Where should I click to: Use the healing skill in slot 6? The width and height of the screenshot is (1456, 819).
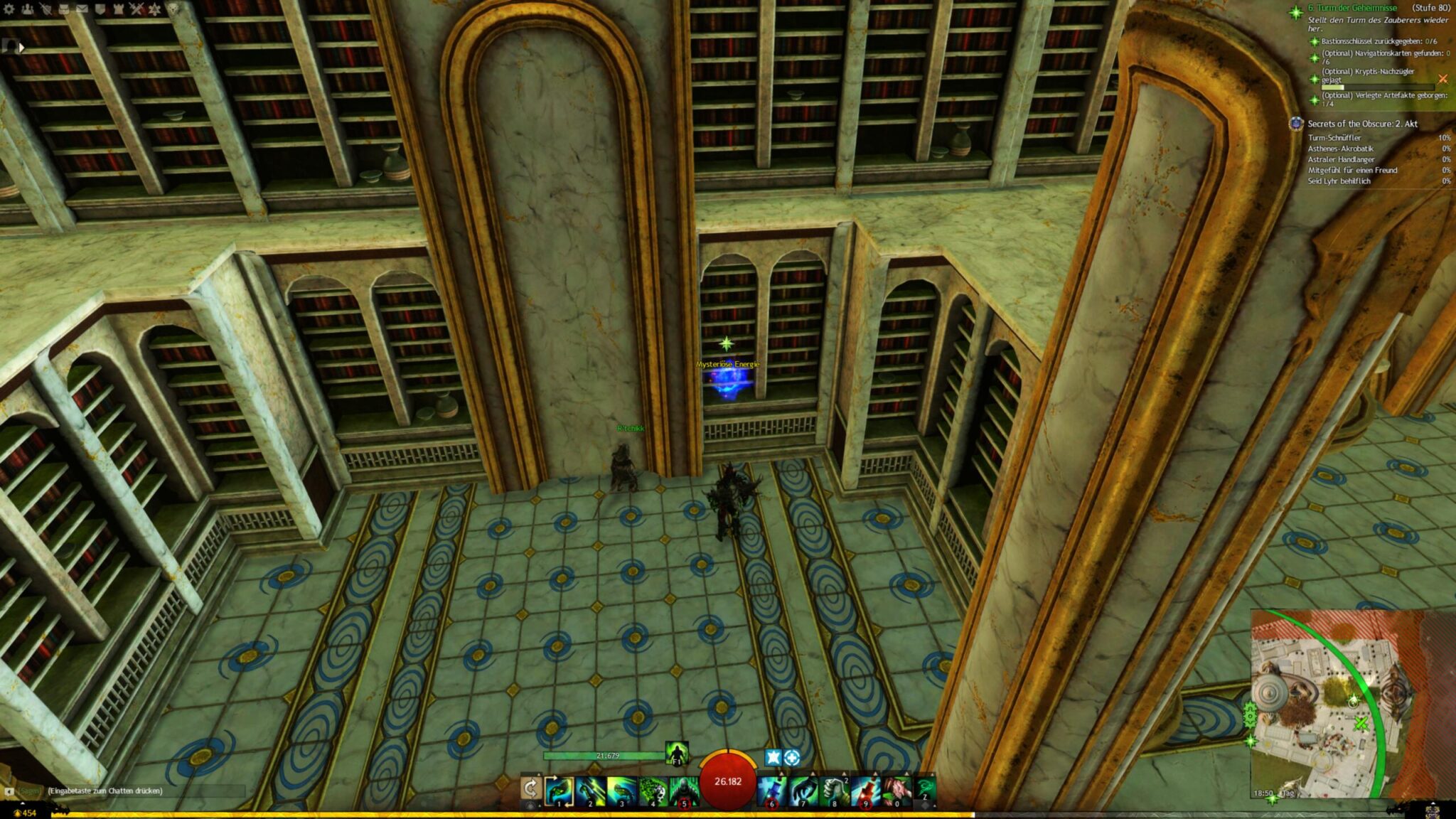coord(771,789)
